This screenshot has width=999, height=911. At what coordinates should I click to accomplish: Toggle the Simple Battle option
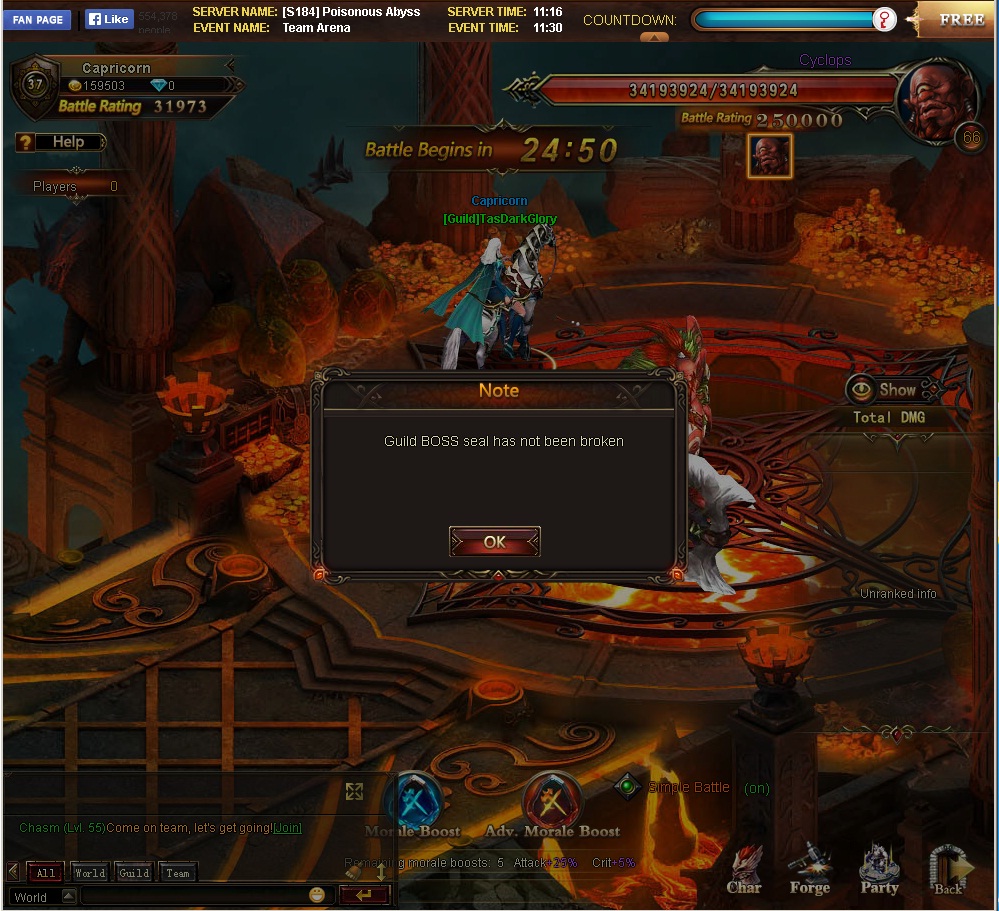pos(627,787)
